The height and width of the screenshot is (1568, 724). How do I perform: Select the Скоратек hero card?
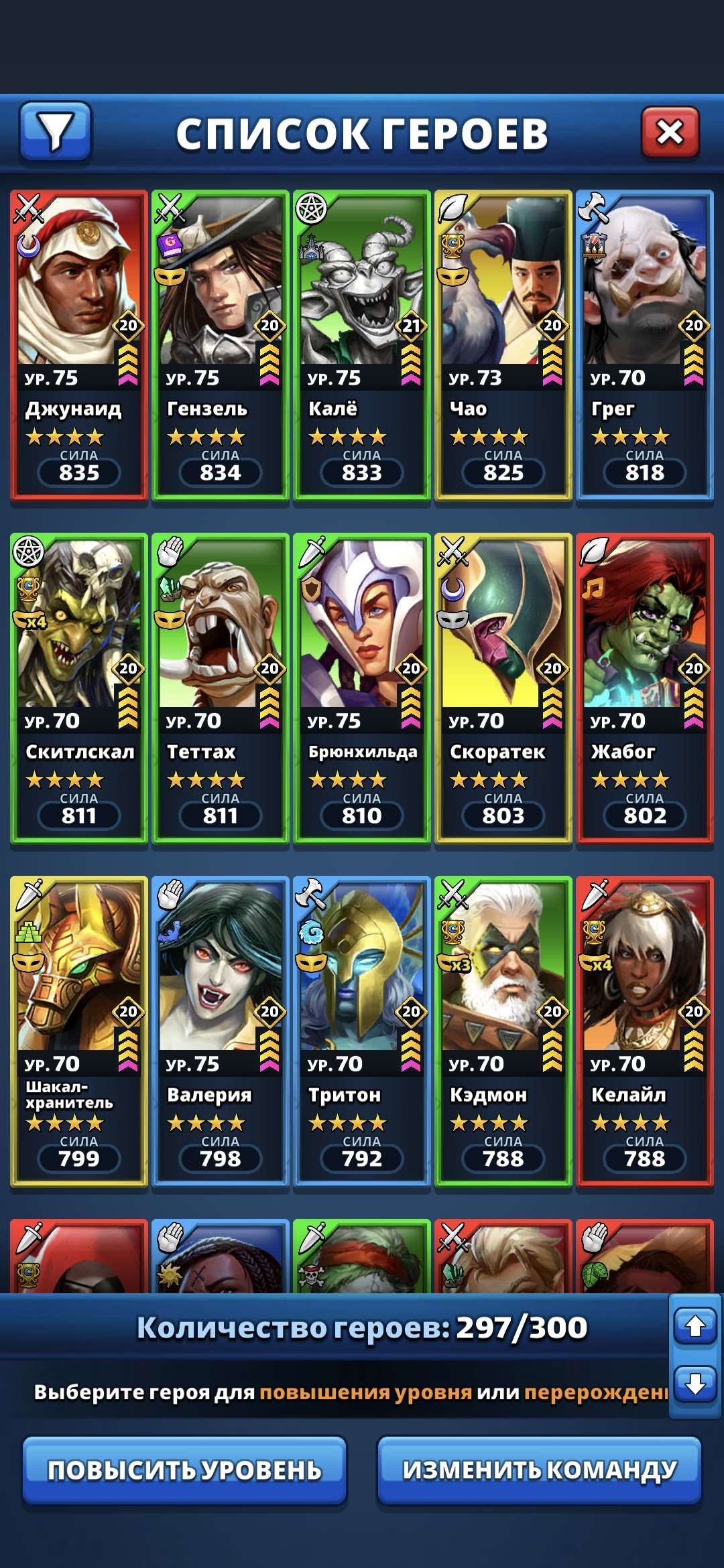click(503, 688)
